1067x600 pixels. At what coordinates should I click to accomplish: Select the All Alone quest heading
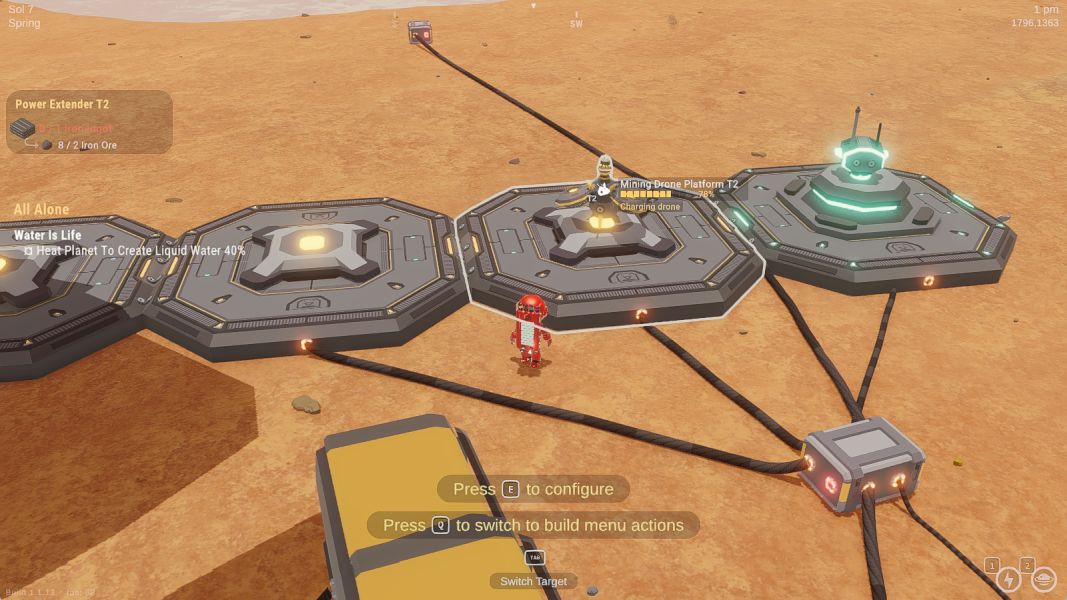[41, 209]
